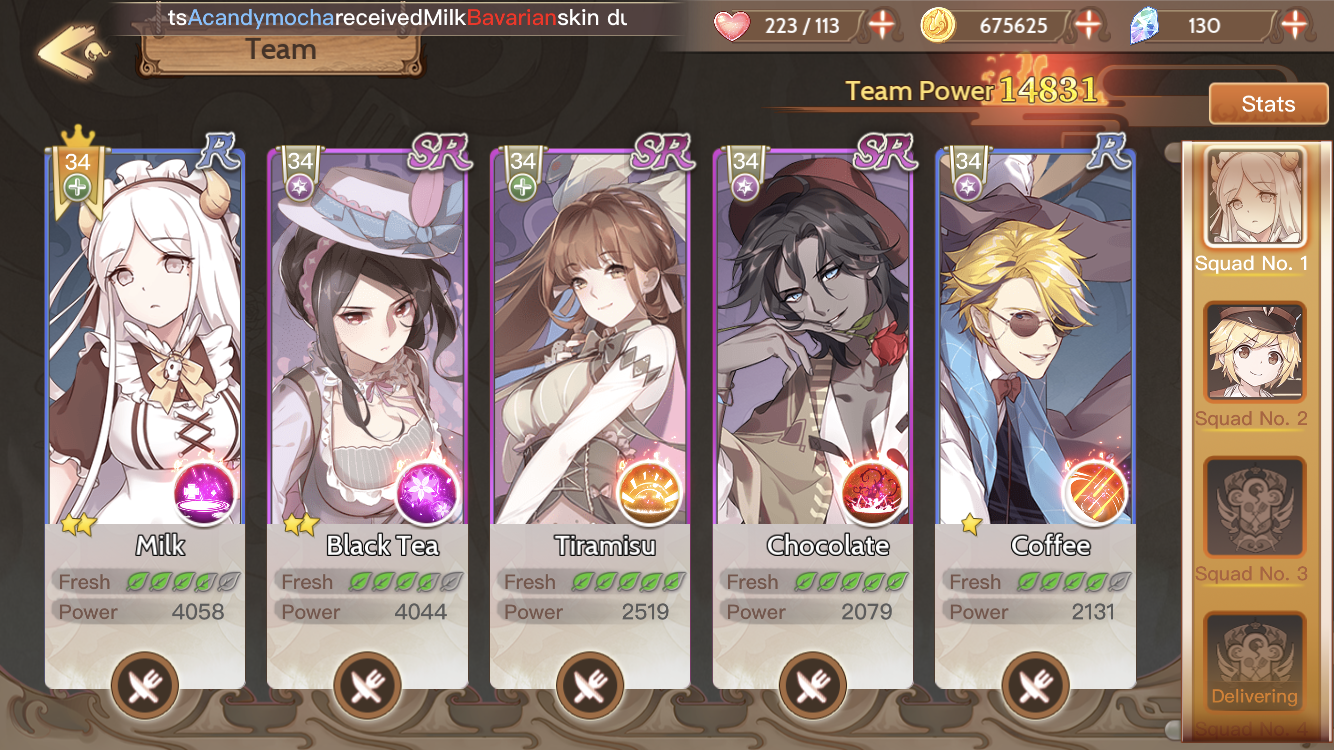Image resolution: width=1334 pixels, height=750 pixels.
Task: Buy more gold coins with the plus button
Action: coord(1088,25)
